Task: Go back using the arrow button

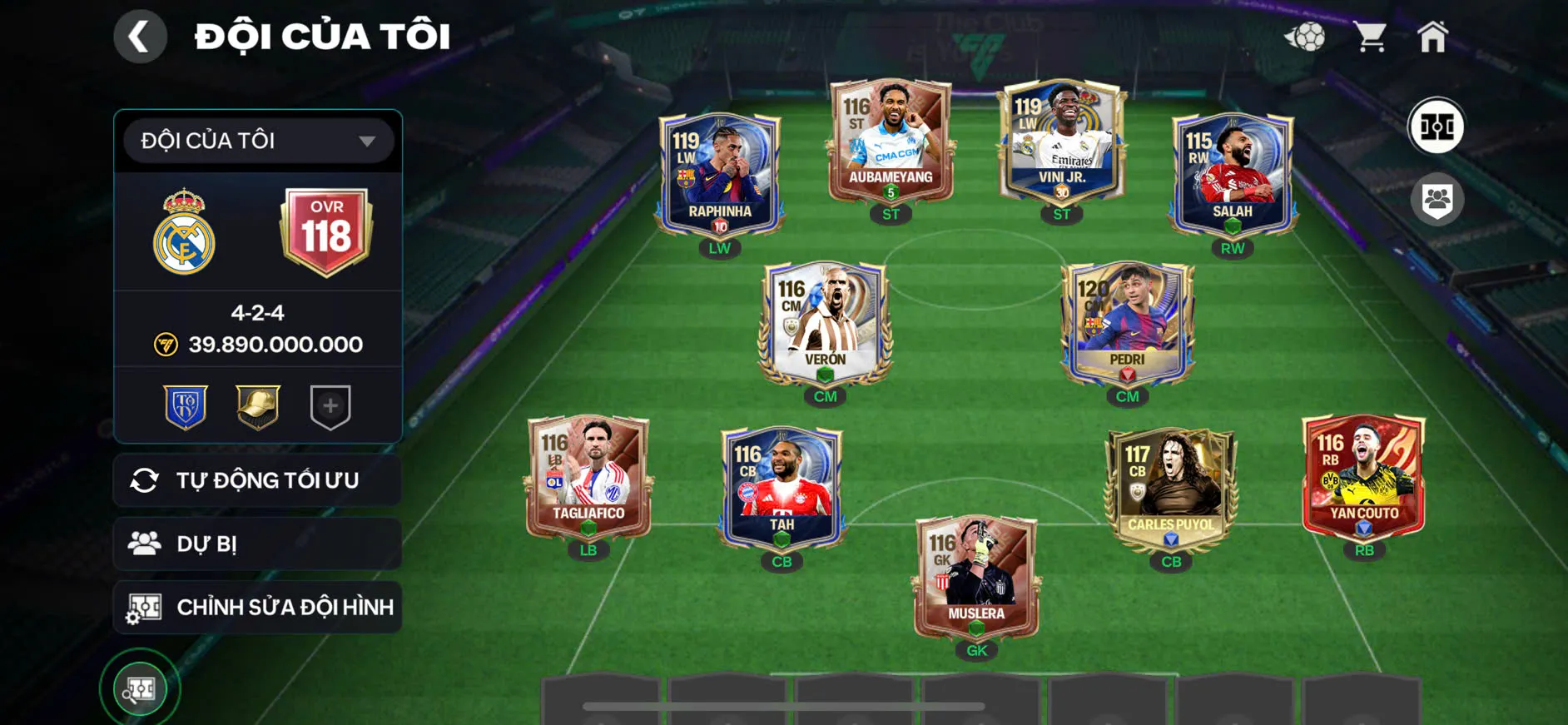Action: [140, 37]
